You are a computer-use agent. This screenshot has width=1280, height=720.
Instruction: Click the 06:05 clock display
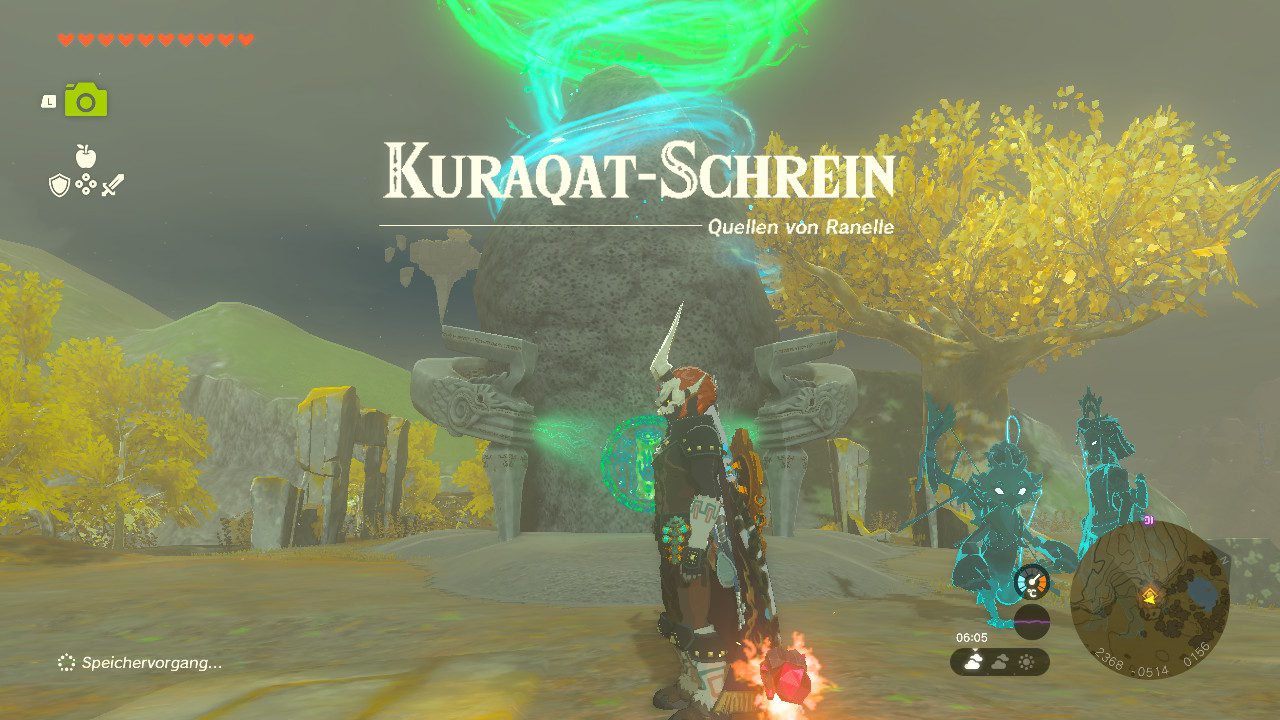[x=972, y=635]
